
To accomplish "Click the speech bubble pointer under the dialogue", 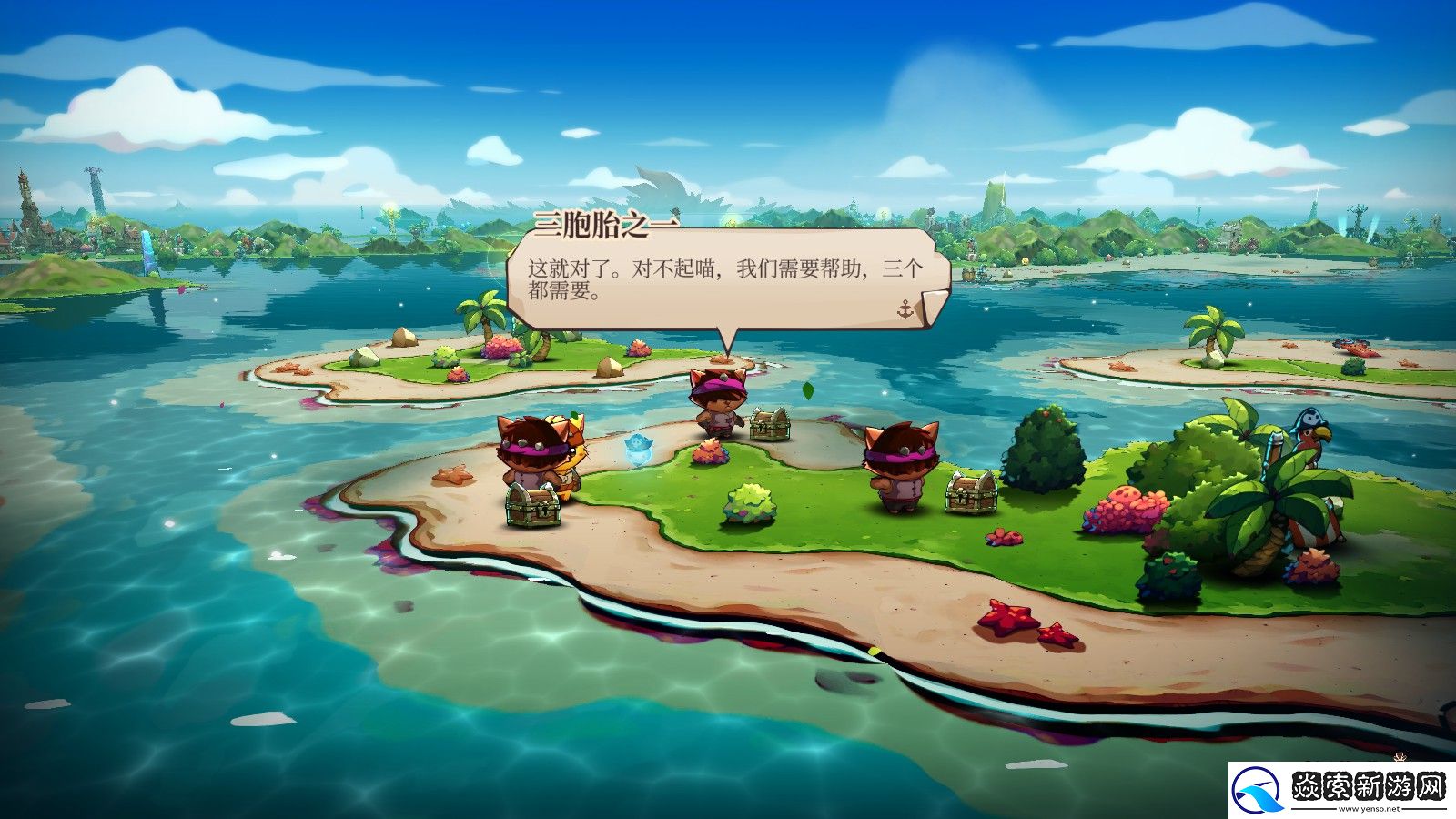I will click(x=728, y=341).
